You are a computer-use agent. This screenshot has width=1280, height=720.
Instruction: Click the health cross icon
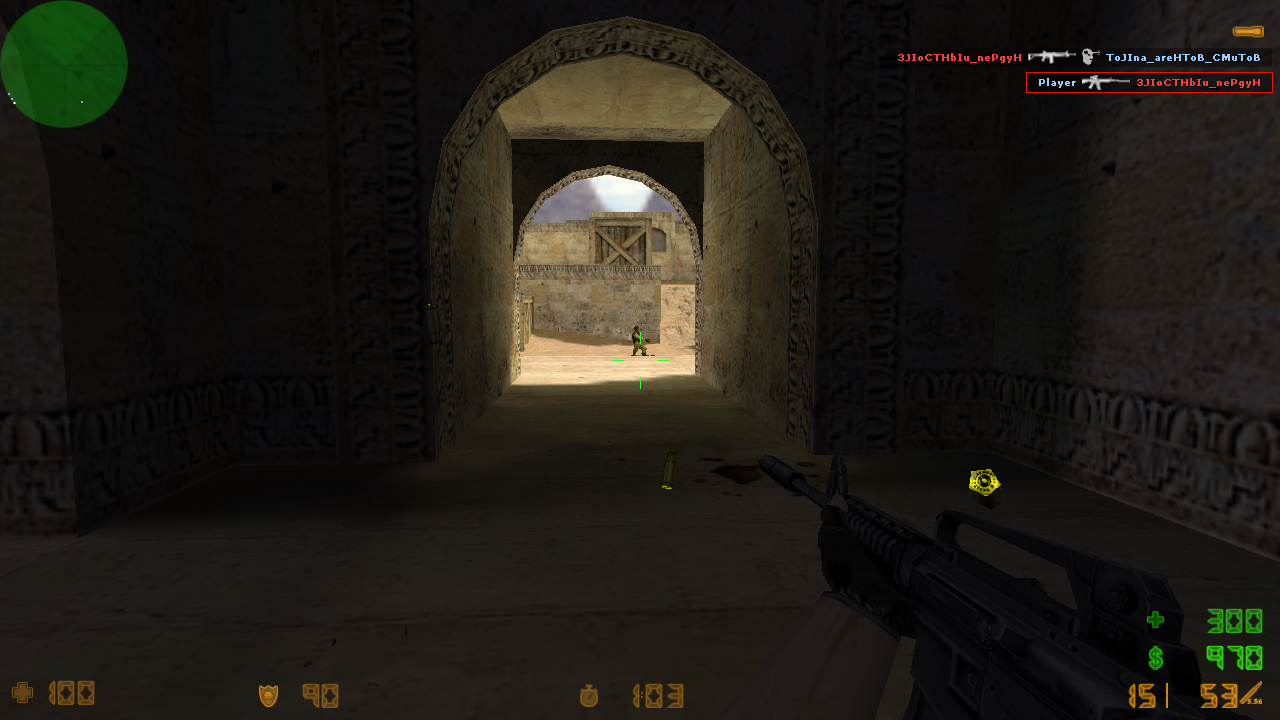(x=22, y=693)
